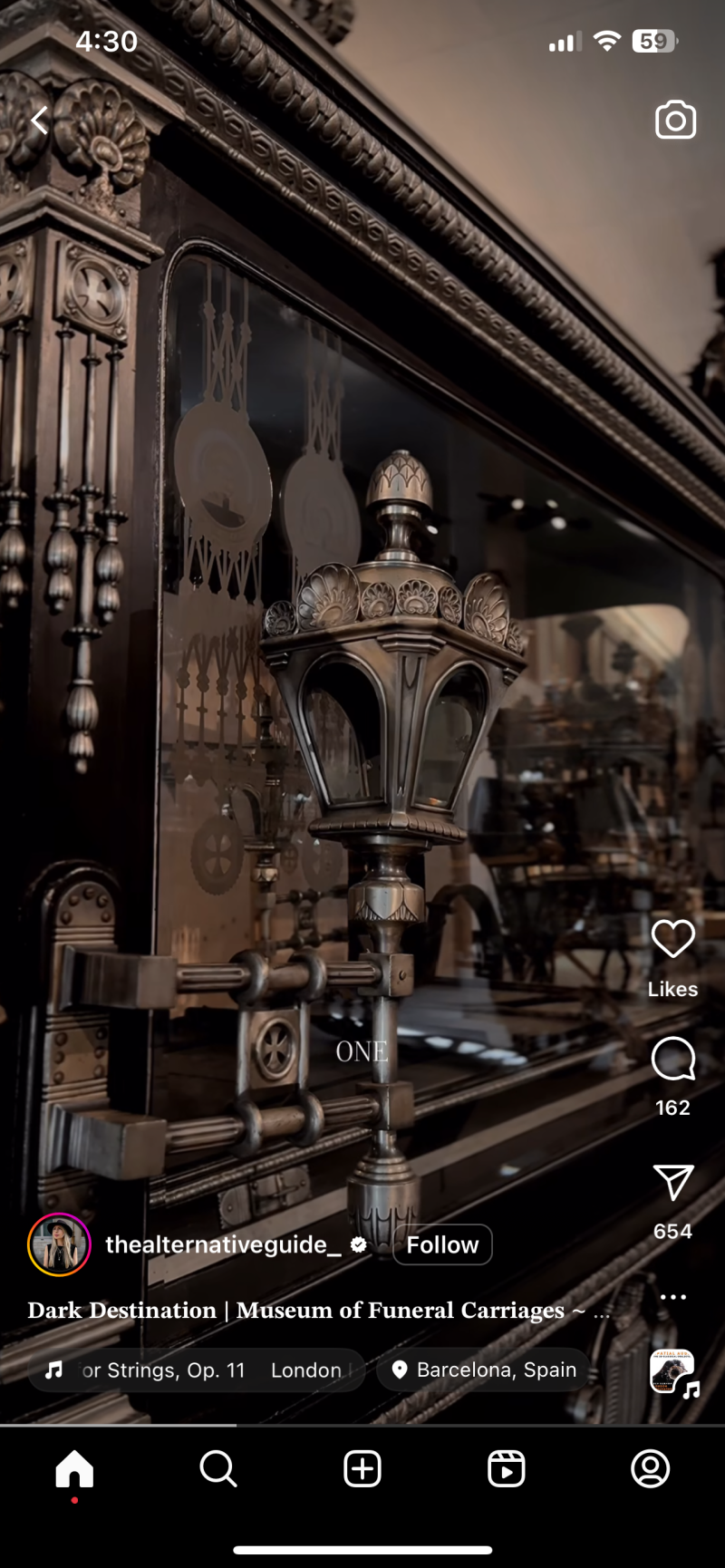Create a new post with plus icon

point(362,1468)
